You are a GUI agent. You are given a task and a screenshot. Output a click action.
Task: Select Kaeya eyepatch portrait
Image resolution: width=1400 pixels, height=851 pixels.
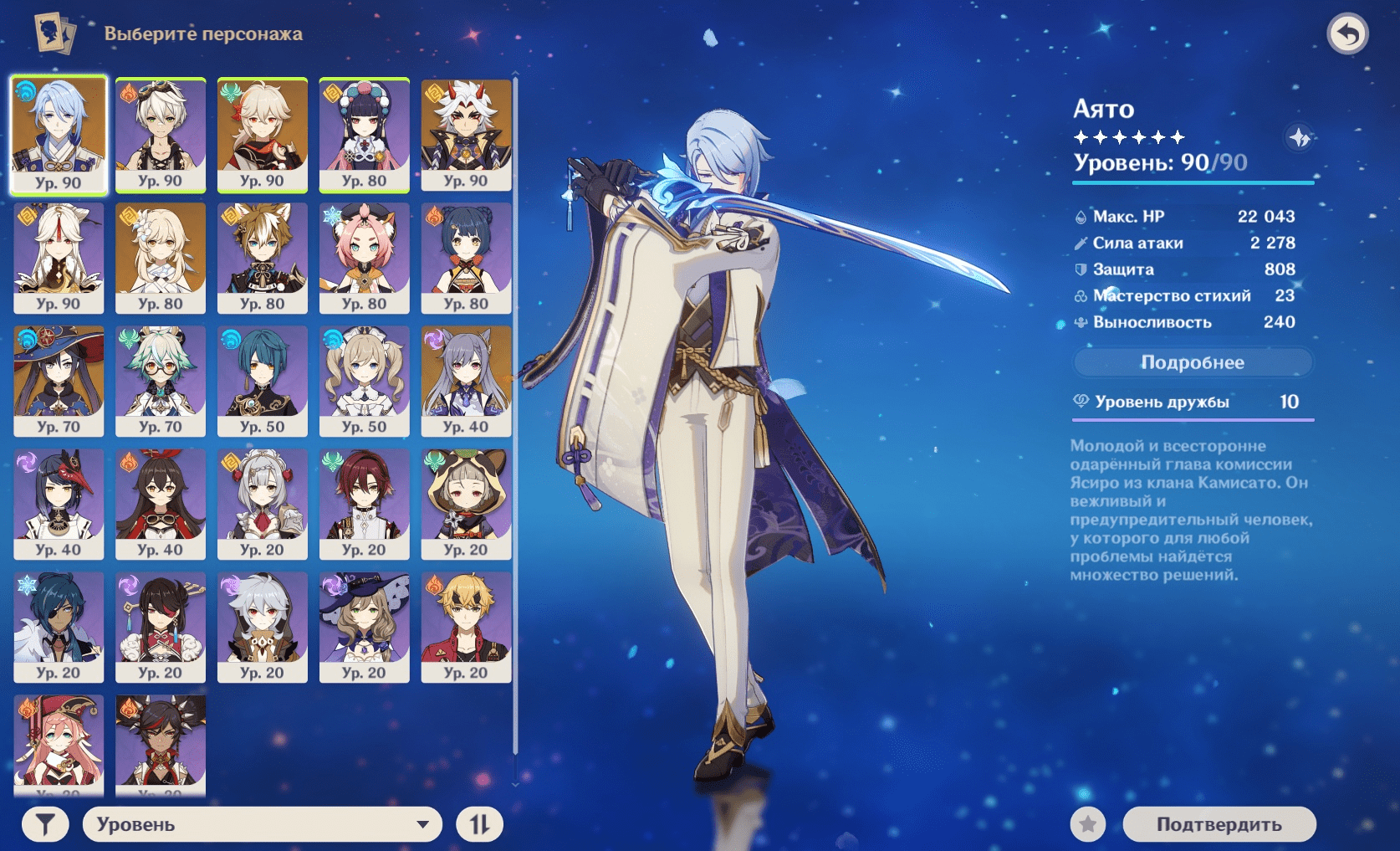[x=59, y=627]
